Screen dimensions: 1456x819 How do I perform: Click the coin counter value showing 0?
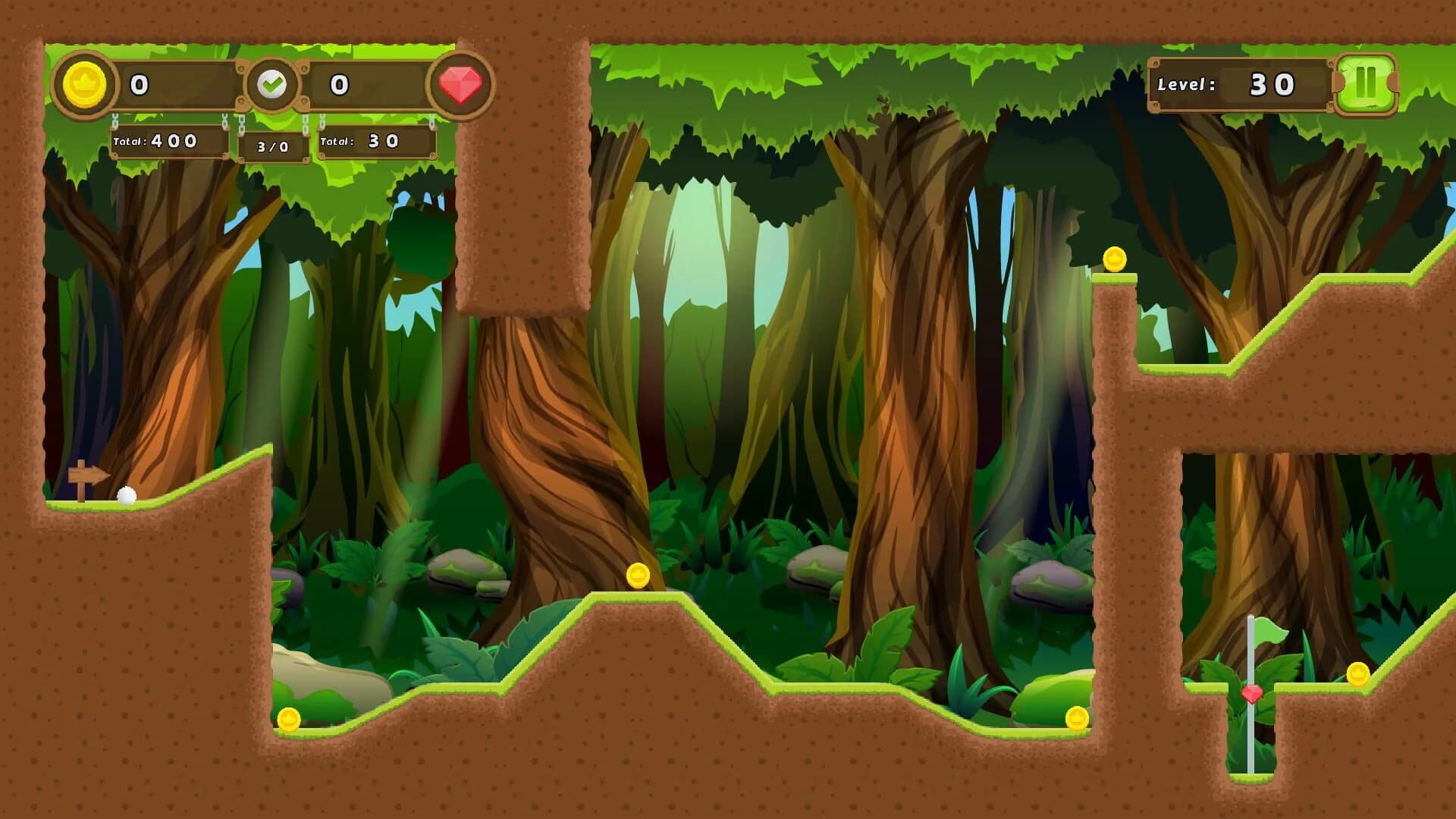[139, 85]
